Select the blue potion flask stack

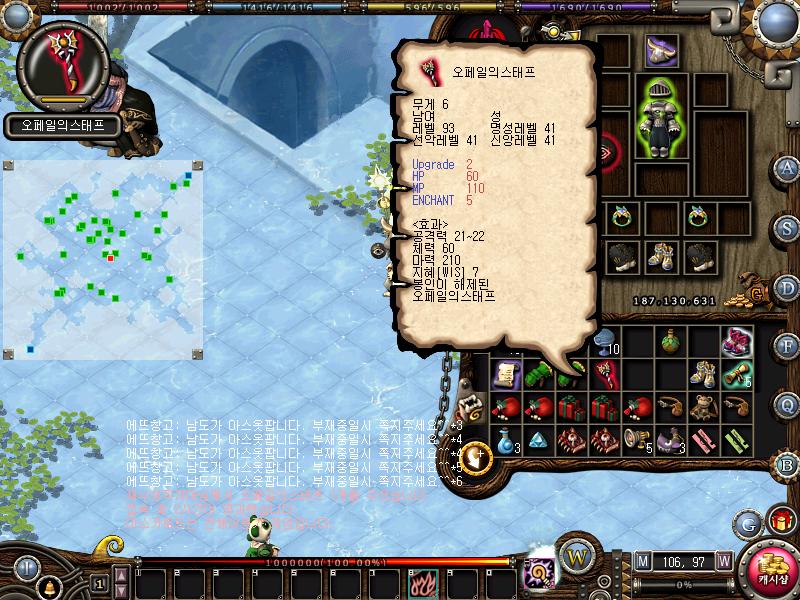(505, 442)
